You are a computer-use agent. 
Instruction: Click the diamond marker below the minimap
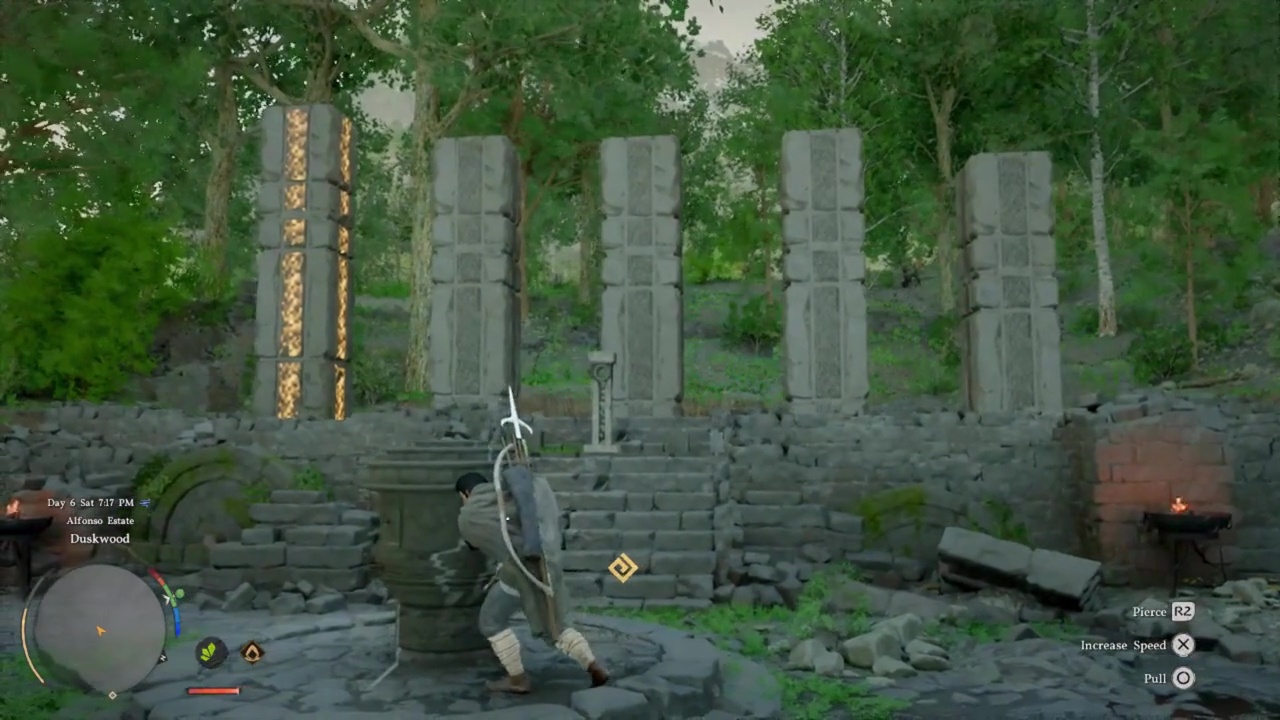click(x=113, y=694)
